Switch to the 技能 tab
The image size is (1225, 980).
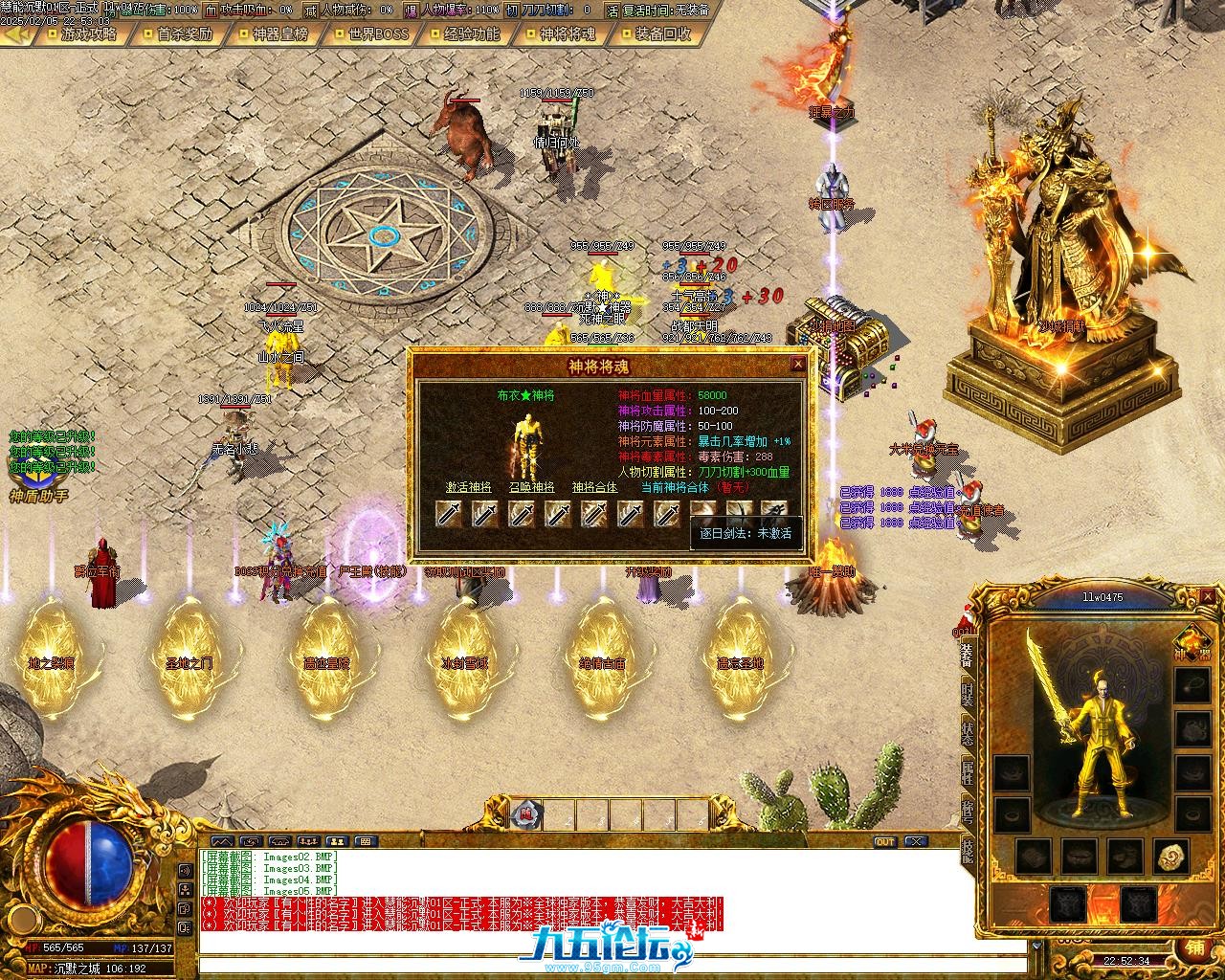point(968,850)
